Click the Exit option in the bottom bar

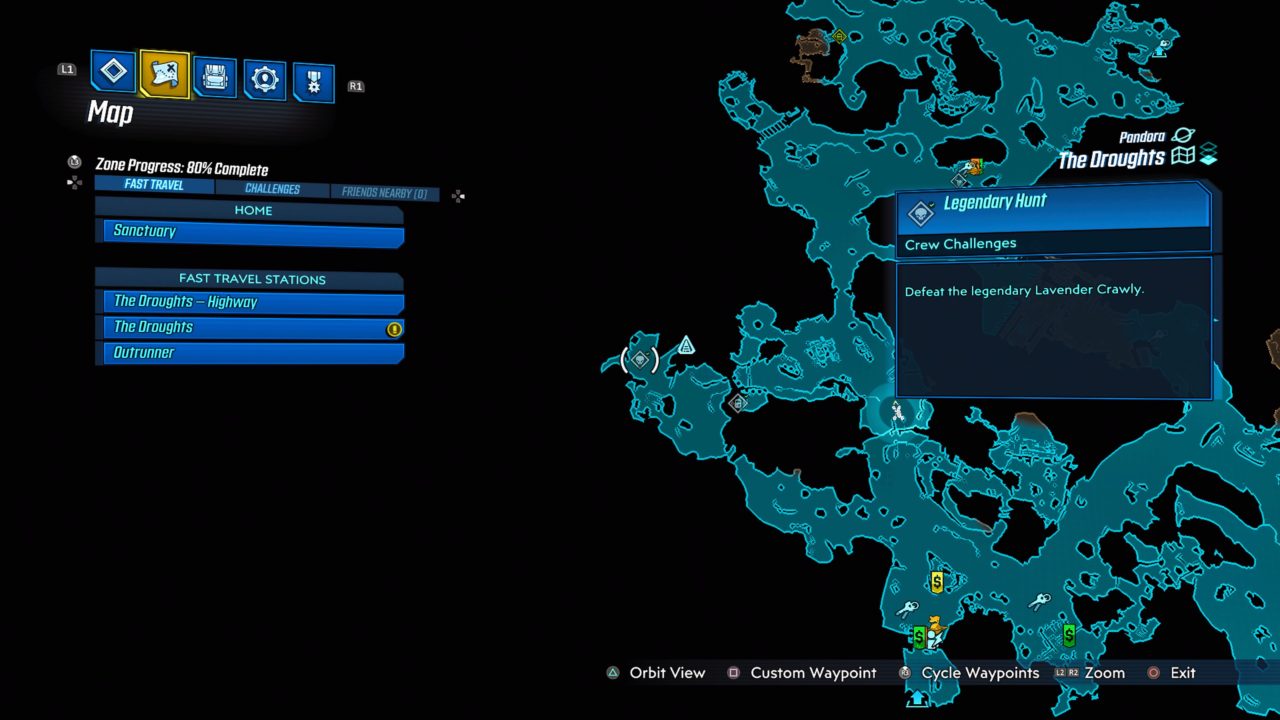point(1182,673)
